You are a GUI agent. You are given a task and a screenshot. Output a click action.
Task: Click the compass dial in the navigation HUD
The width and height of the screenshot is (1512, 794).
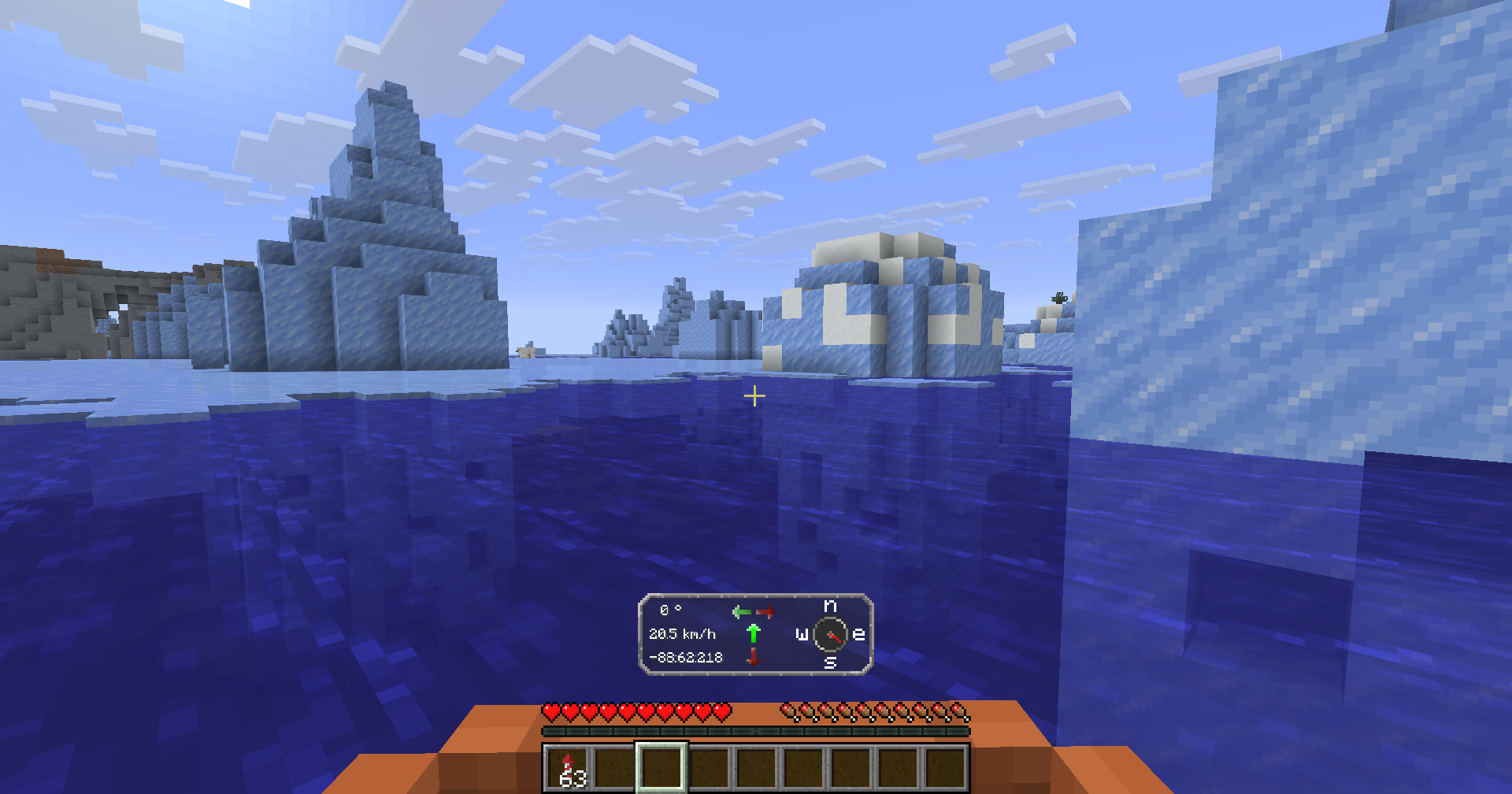point(828,633)
